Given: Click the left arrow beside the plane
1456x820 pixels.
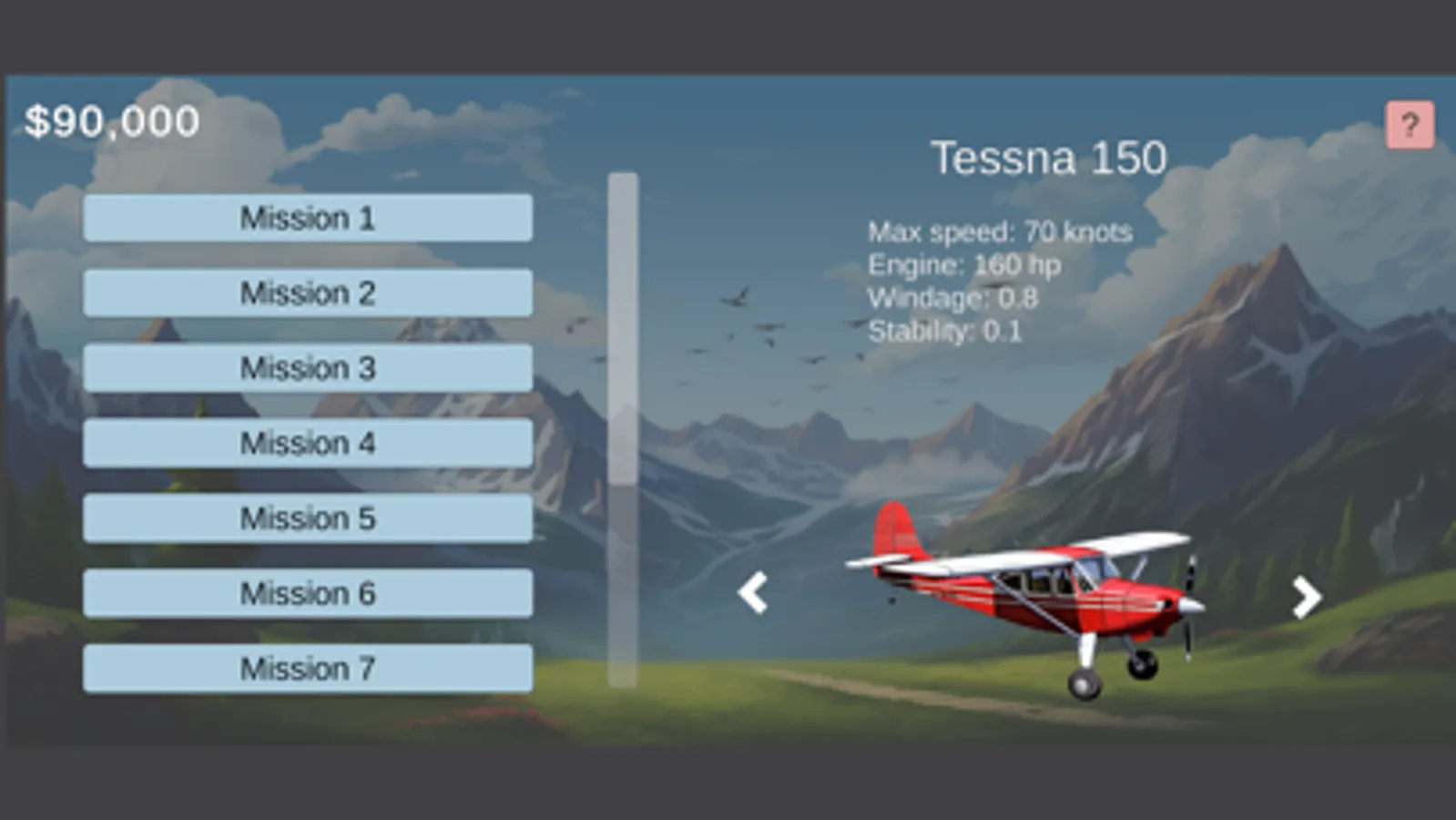Looking at the screenshot, I should (x=752, y=593).
